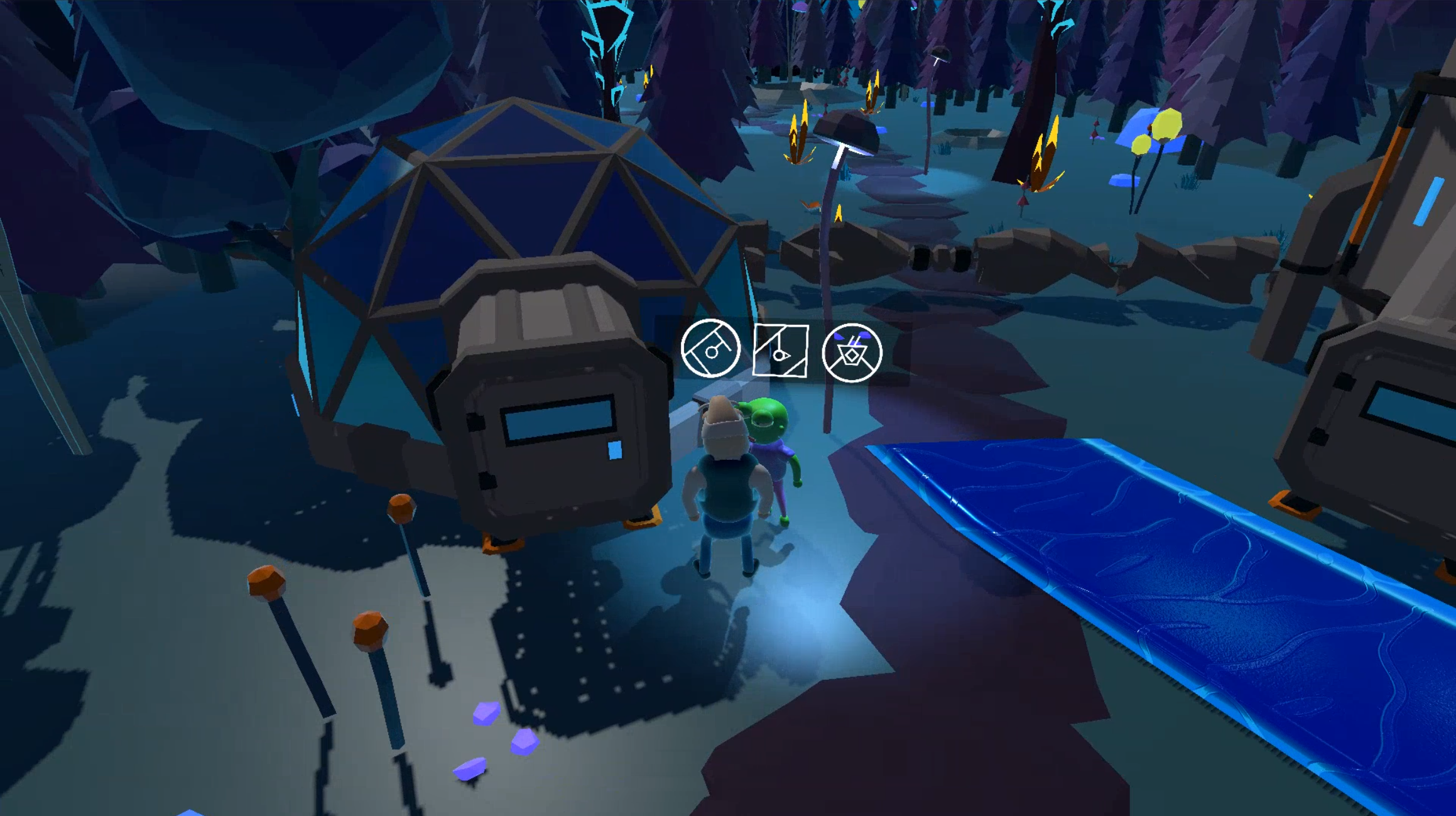This screenshot has height=816, width=1456.
Task: Choose the square-framed alien glyph
Action: coord(780,351)
